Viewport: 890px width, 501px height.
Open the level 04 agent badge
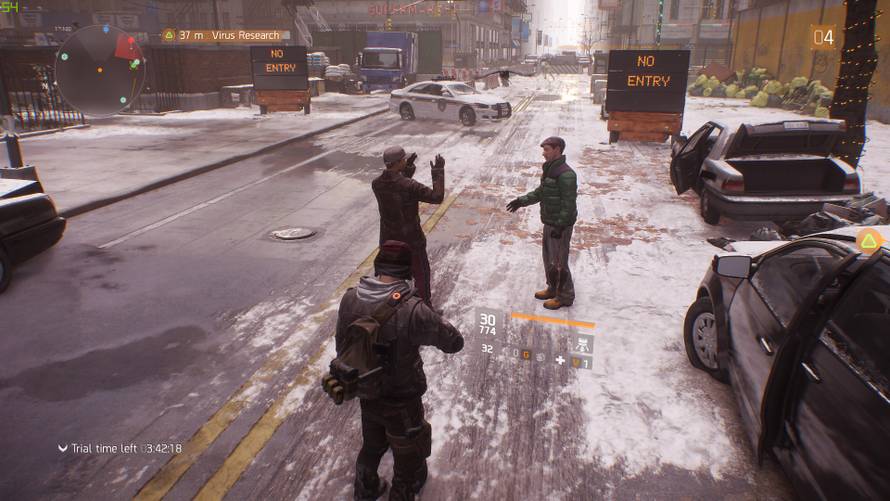823,38
